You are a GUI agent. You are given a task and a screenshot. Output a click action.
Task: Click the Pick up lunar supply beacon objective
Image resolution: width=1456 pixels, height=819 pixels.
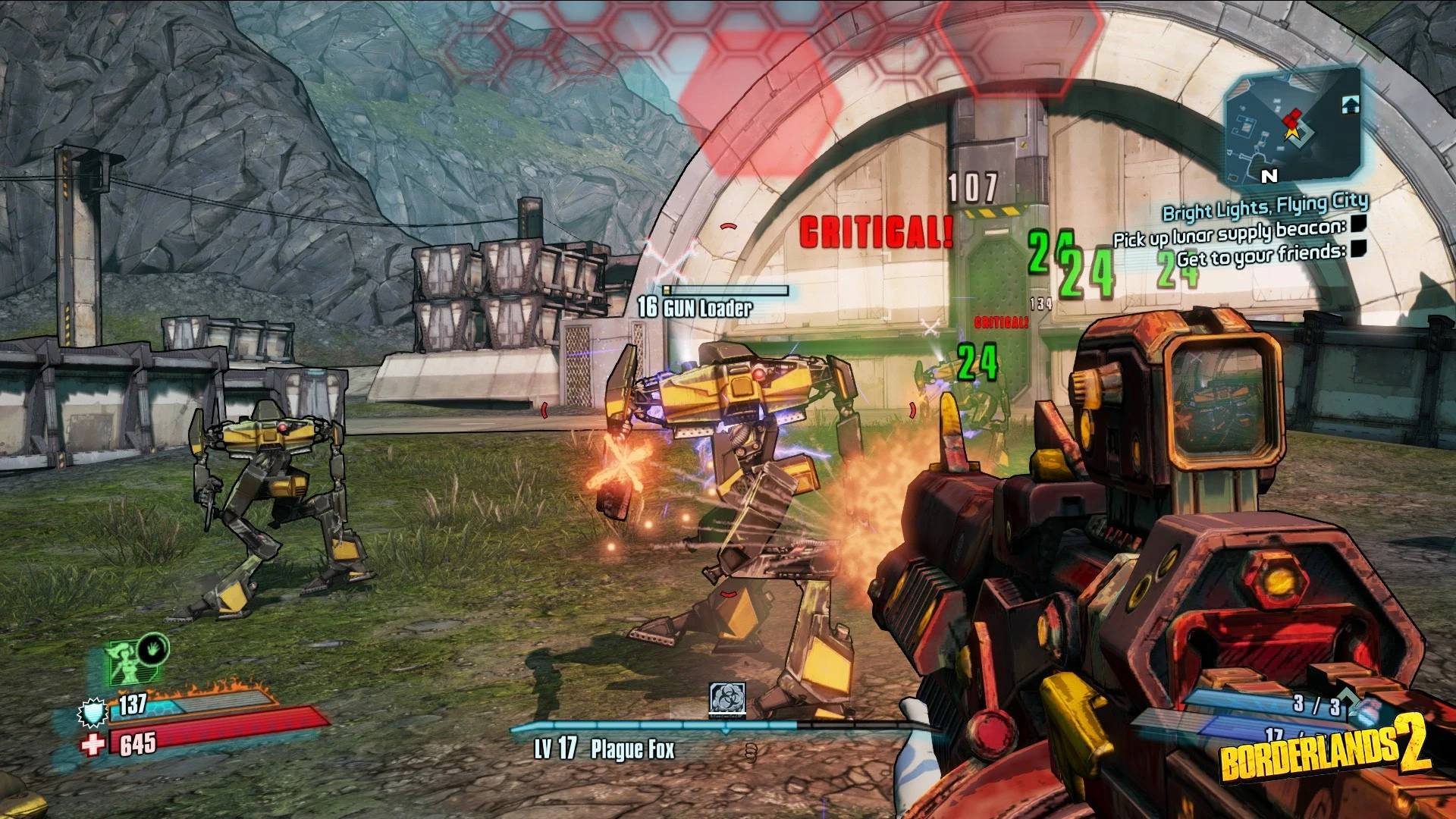tap(1228, 233)
